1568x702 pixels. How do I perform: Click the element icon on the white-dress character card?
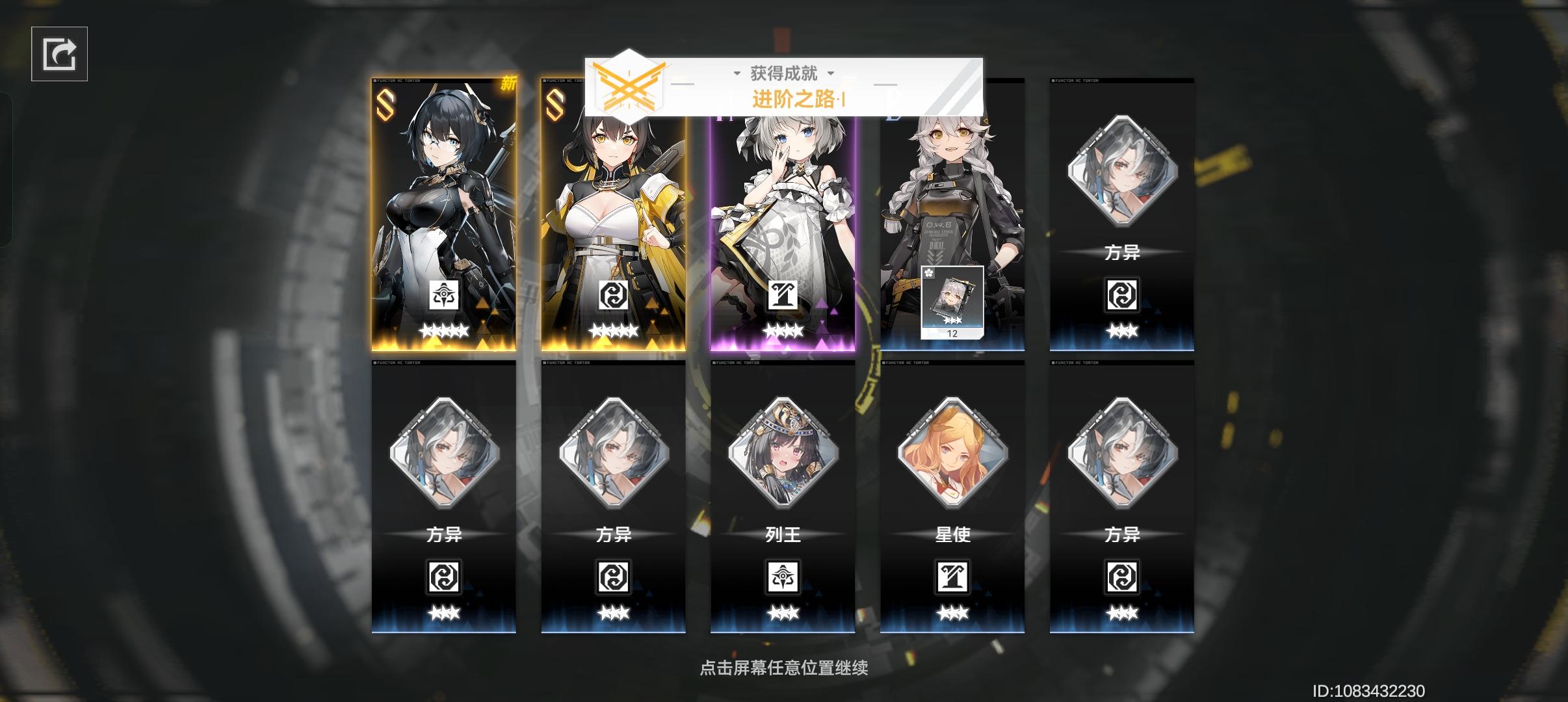(783, 296)
